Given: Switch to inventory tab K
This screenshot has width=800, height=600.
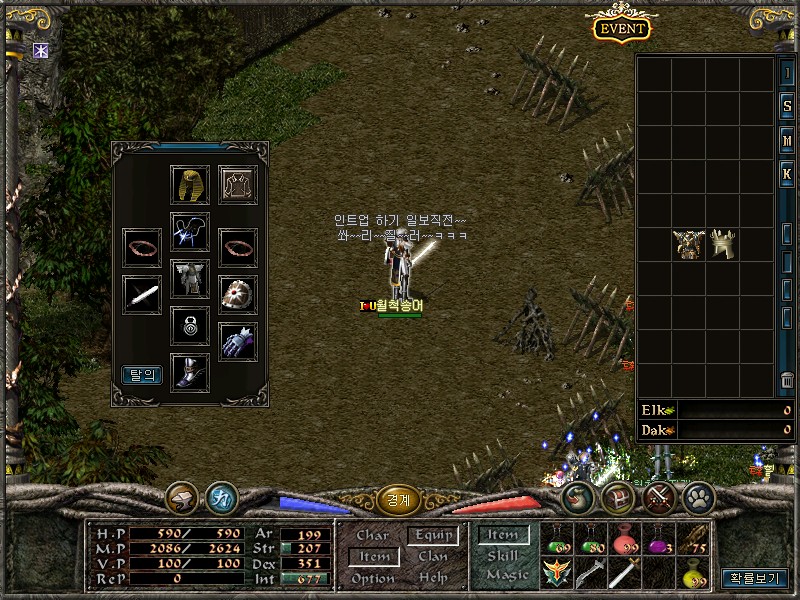Looking at the screenshot, I should coord(787,174).
